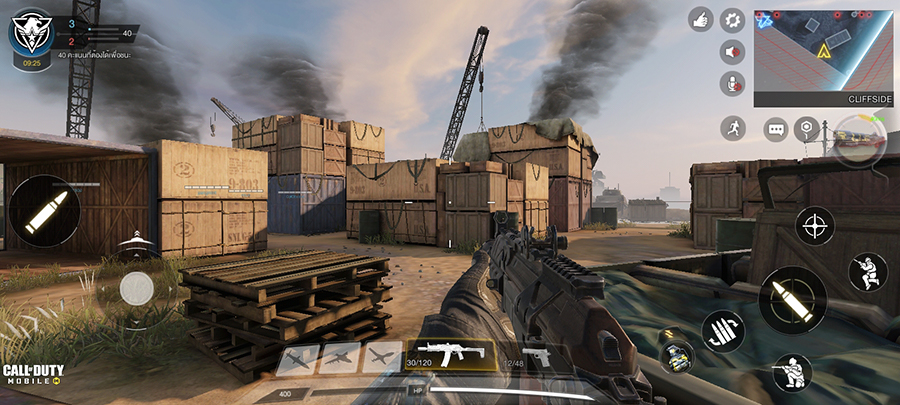Aim down sights with the crosshair button
Screen dimensions: 900x405
[815, 224]
